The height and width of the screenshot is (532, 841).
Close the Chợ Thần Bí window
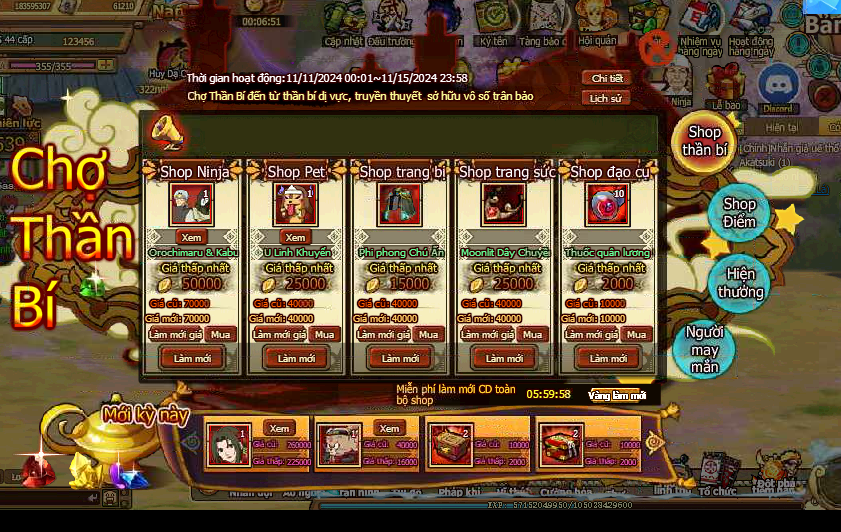[x=656, y=46]
